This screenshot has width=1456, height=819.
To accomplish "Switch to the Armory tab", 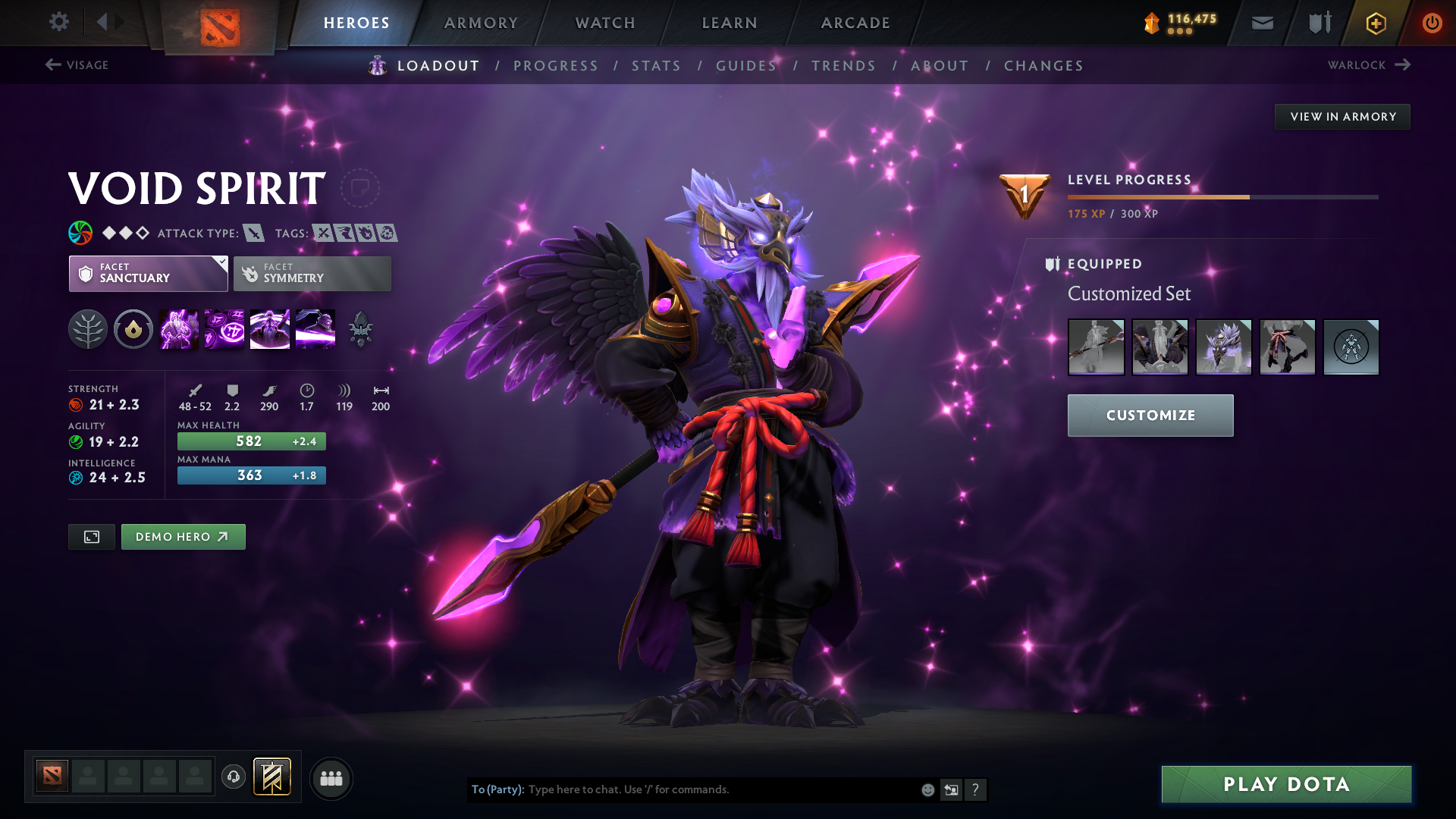I will point(481,23).
